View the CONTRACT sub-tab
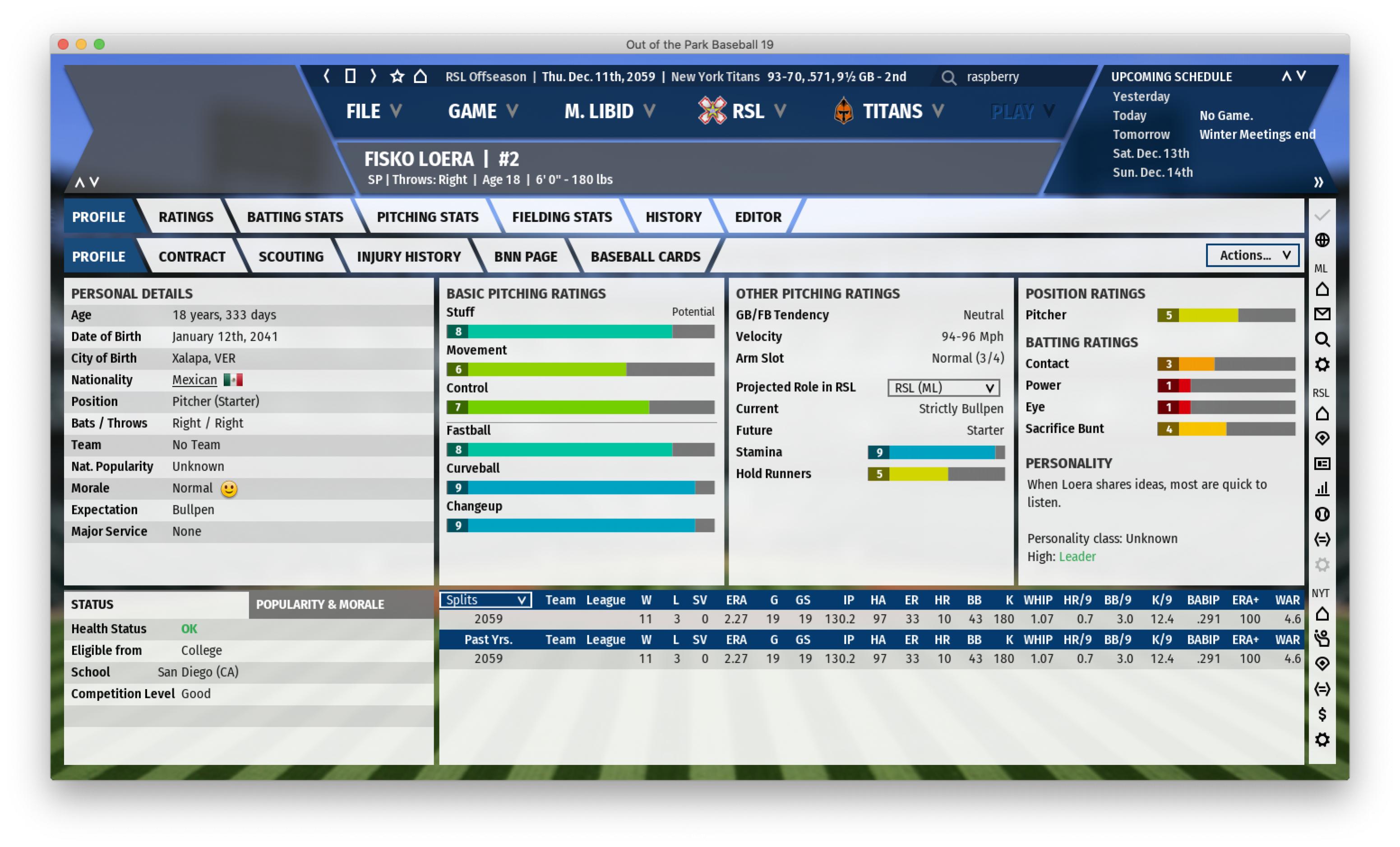1400x847 pixels. point(191,256)
